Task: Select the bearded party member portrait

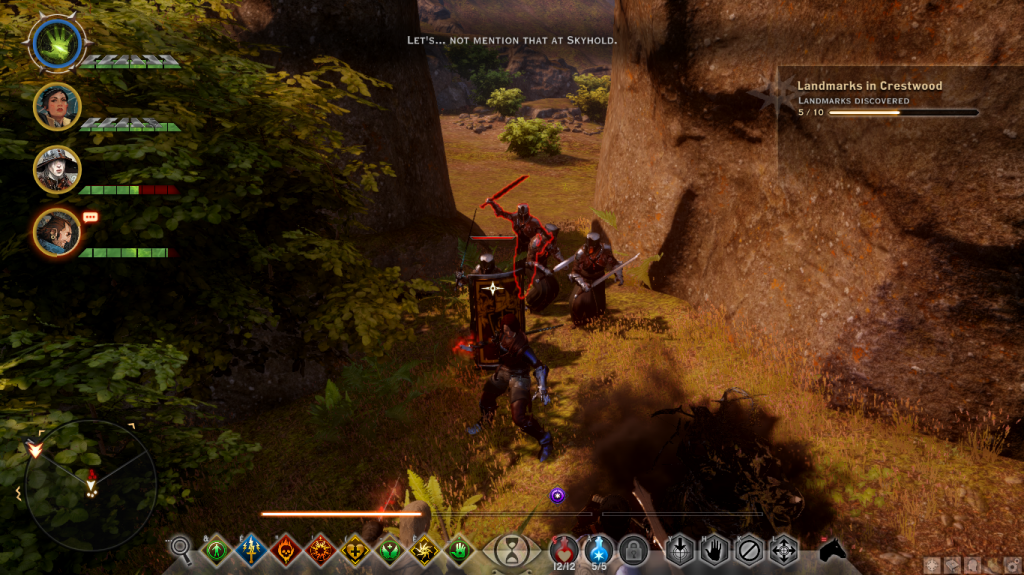Action: point(57,232)
